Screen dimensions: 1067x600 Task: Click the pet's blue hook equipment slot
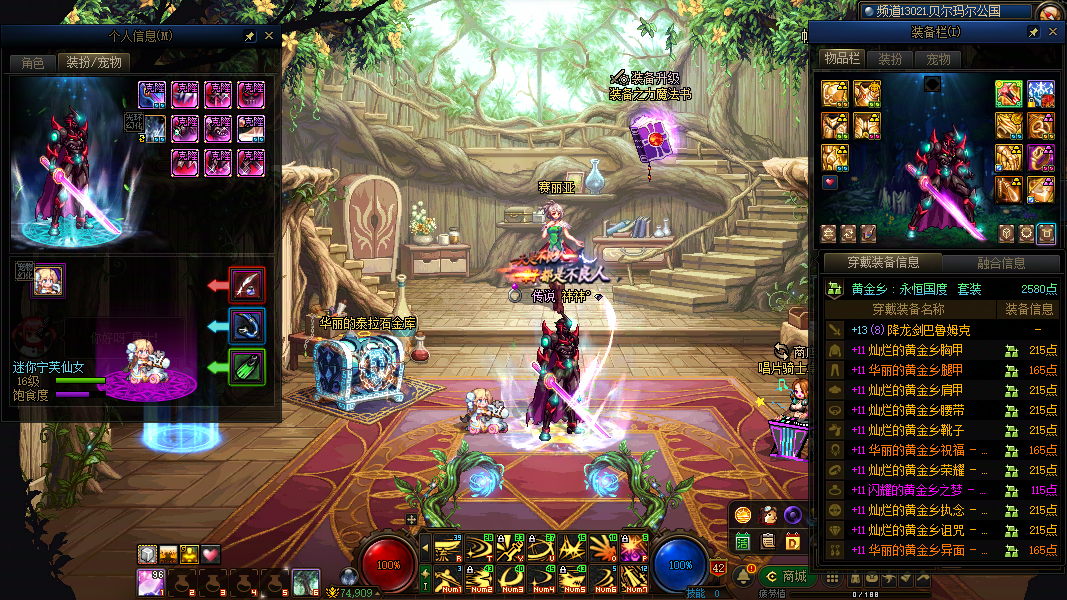247,325
